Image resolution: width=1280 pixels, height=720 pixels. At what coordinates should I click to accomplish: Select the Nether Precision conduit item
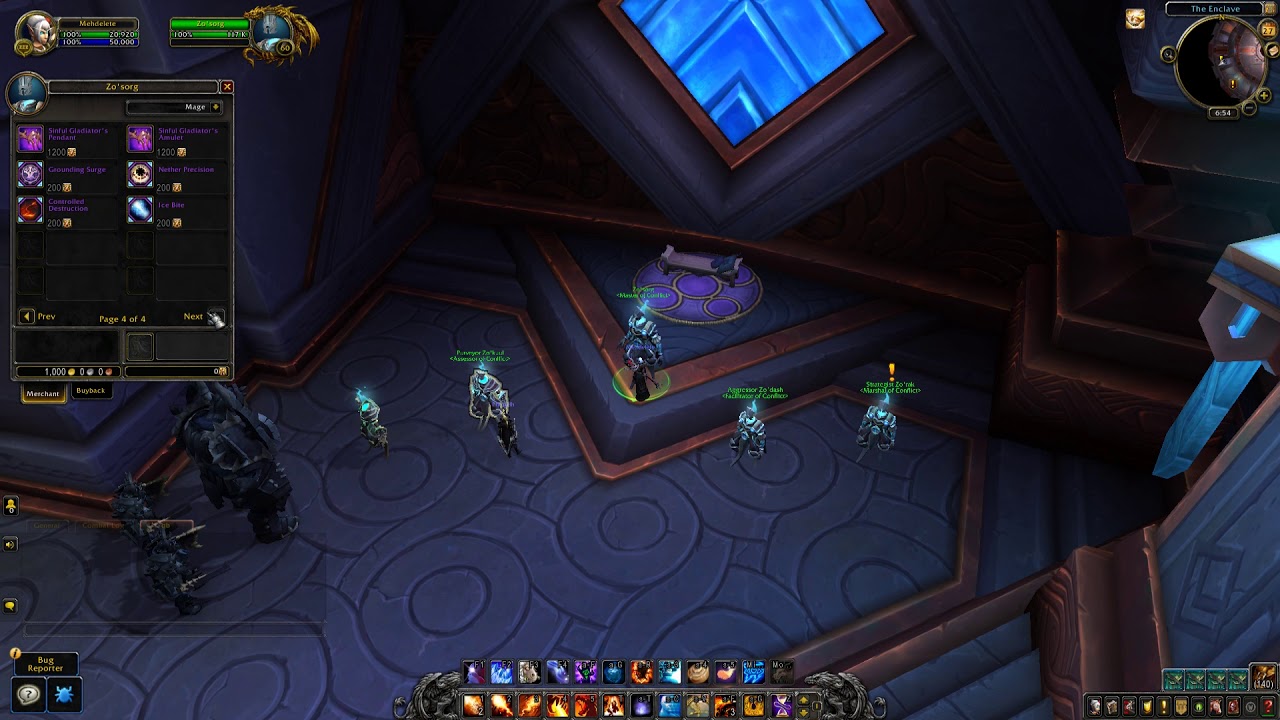140,174
